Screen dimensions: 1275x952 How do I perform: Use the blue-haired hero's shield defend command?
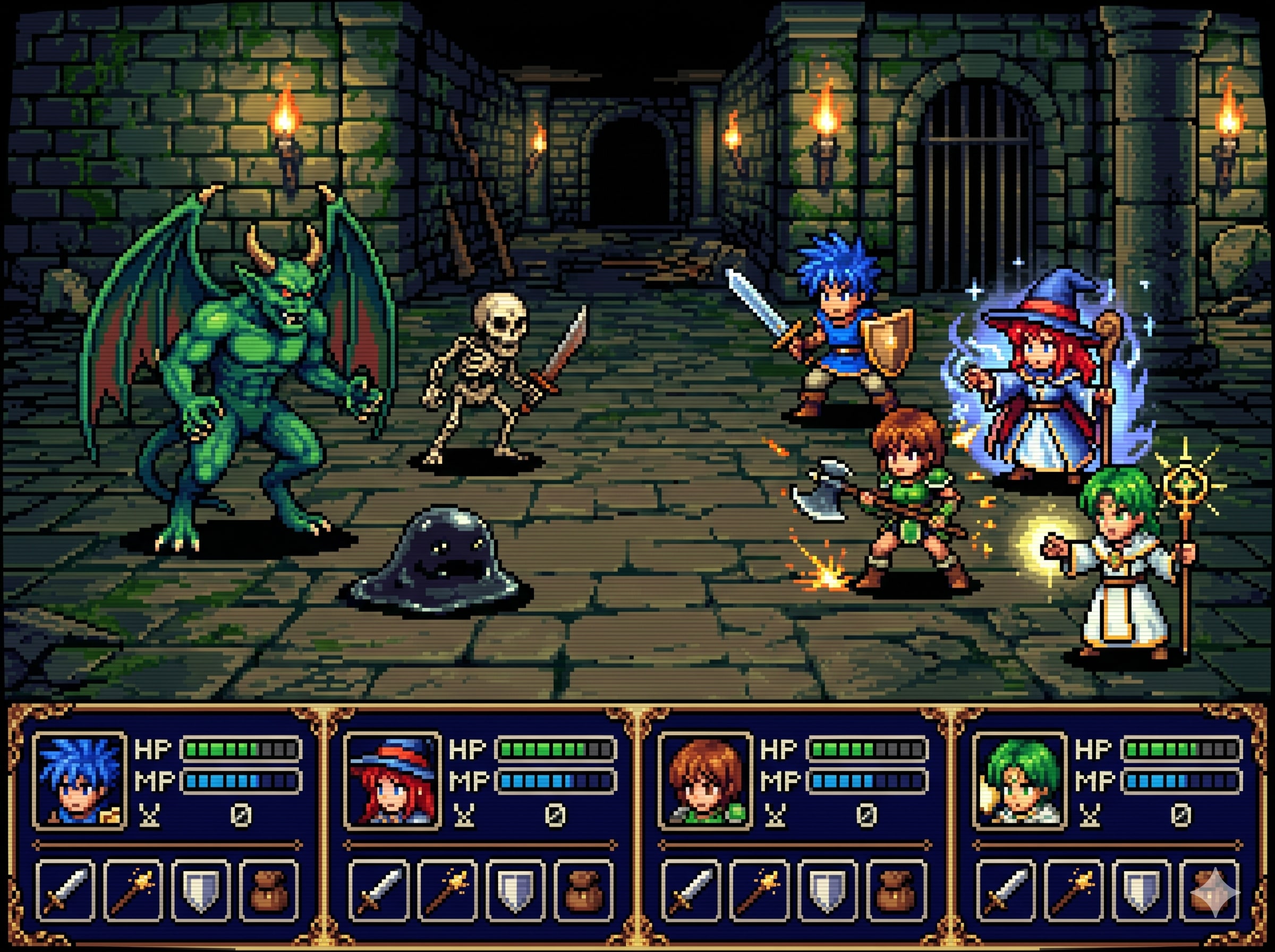[200, 890]
